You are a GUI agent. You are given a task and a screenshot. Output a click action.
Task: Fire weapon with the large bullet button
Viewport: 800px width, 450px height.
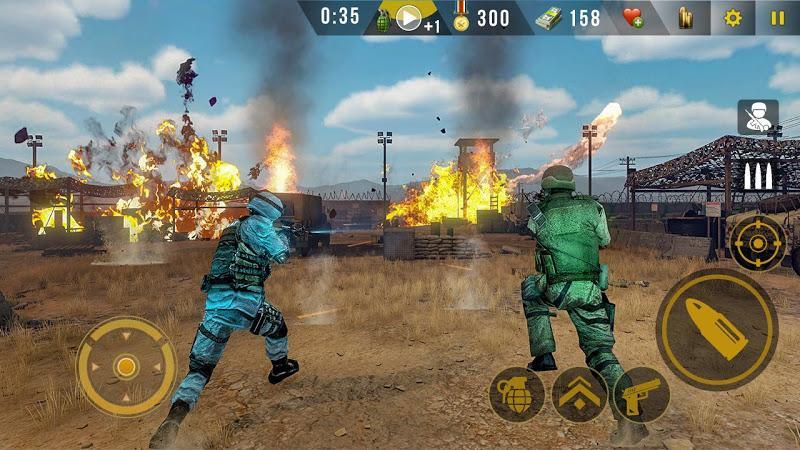pyautogui.click(x=716, y=329)
